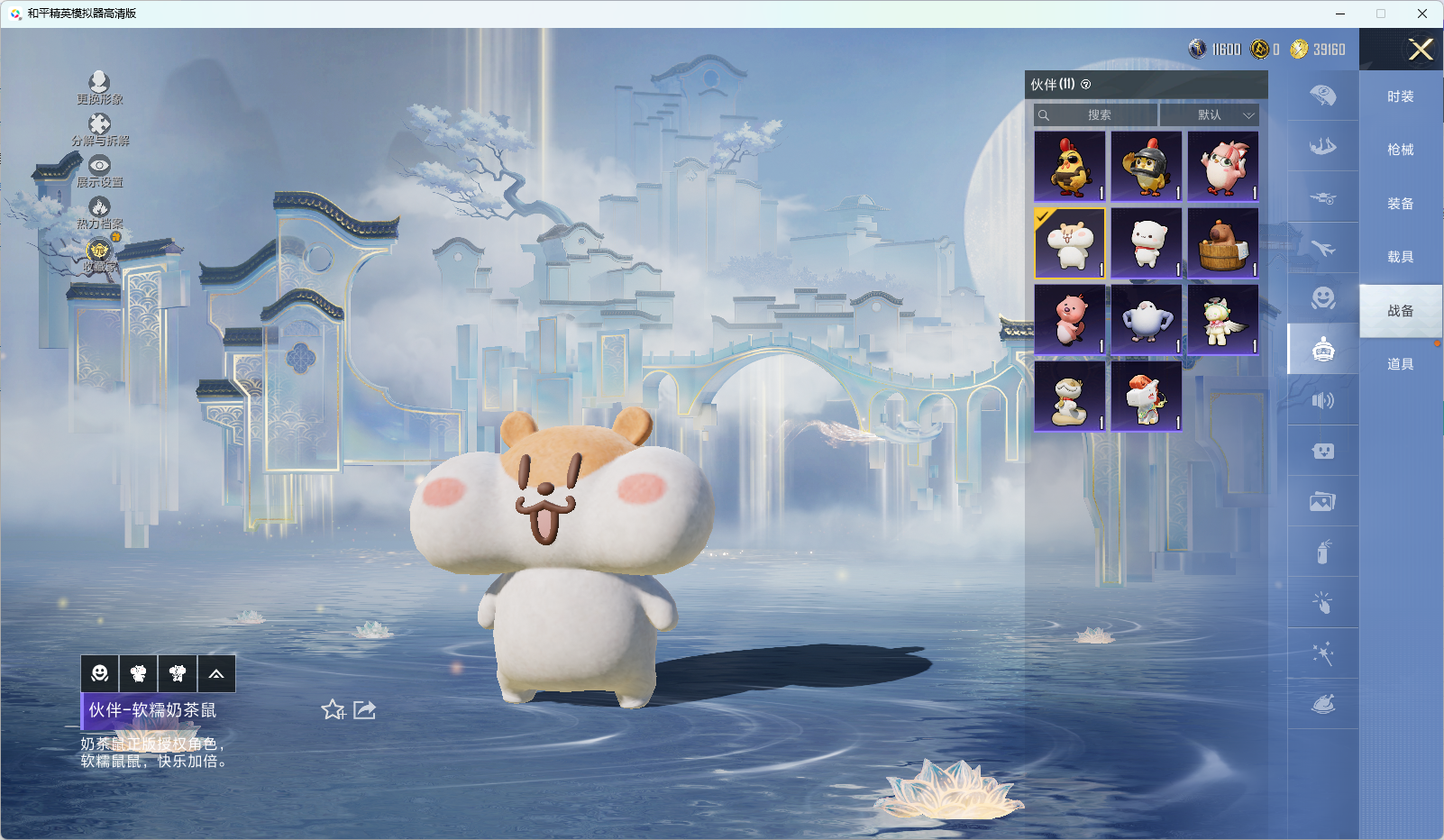
Task: Switch to the 时装 tab
Action: click(x=1400, y=96)
